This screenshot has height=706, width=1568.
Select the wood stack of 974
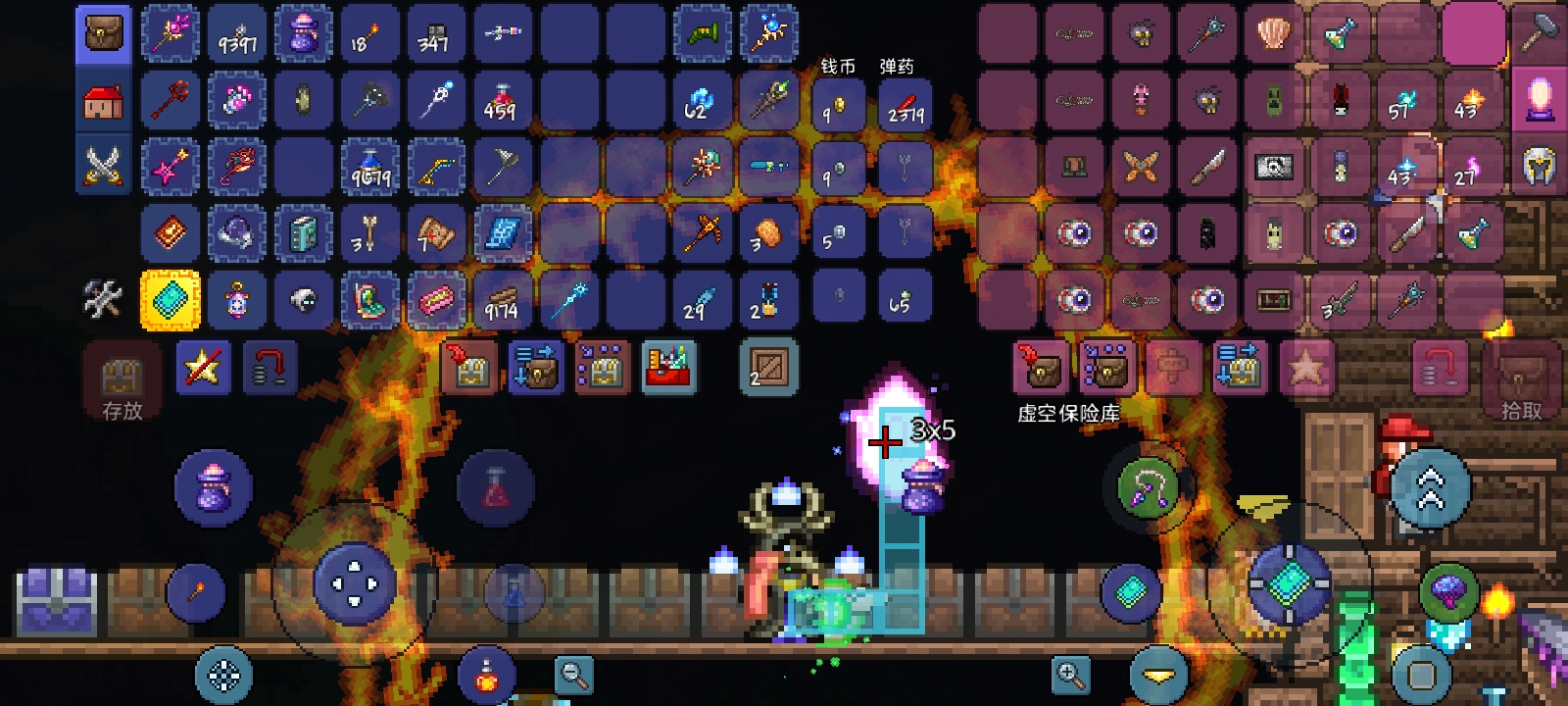click(502, 300)
